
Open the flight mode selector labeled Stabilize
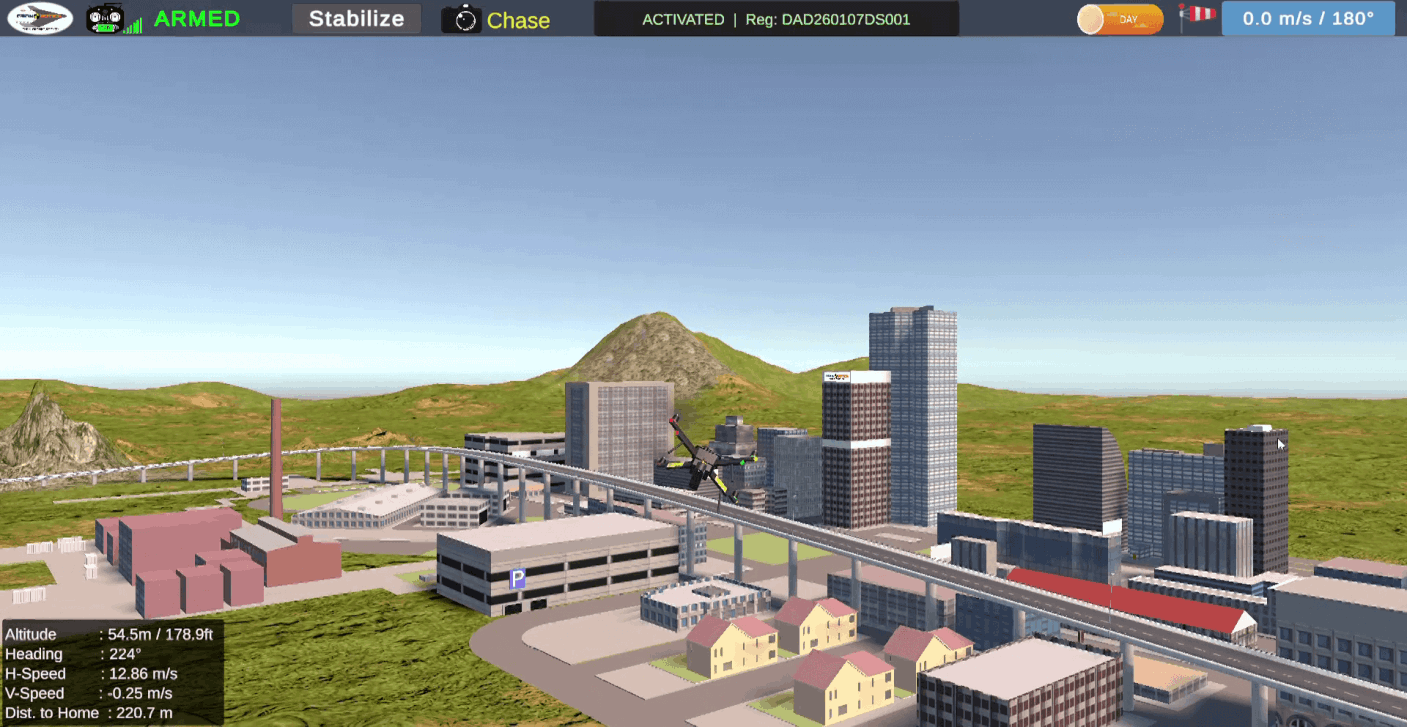(x=356, y=18)
